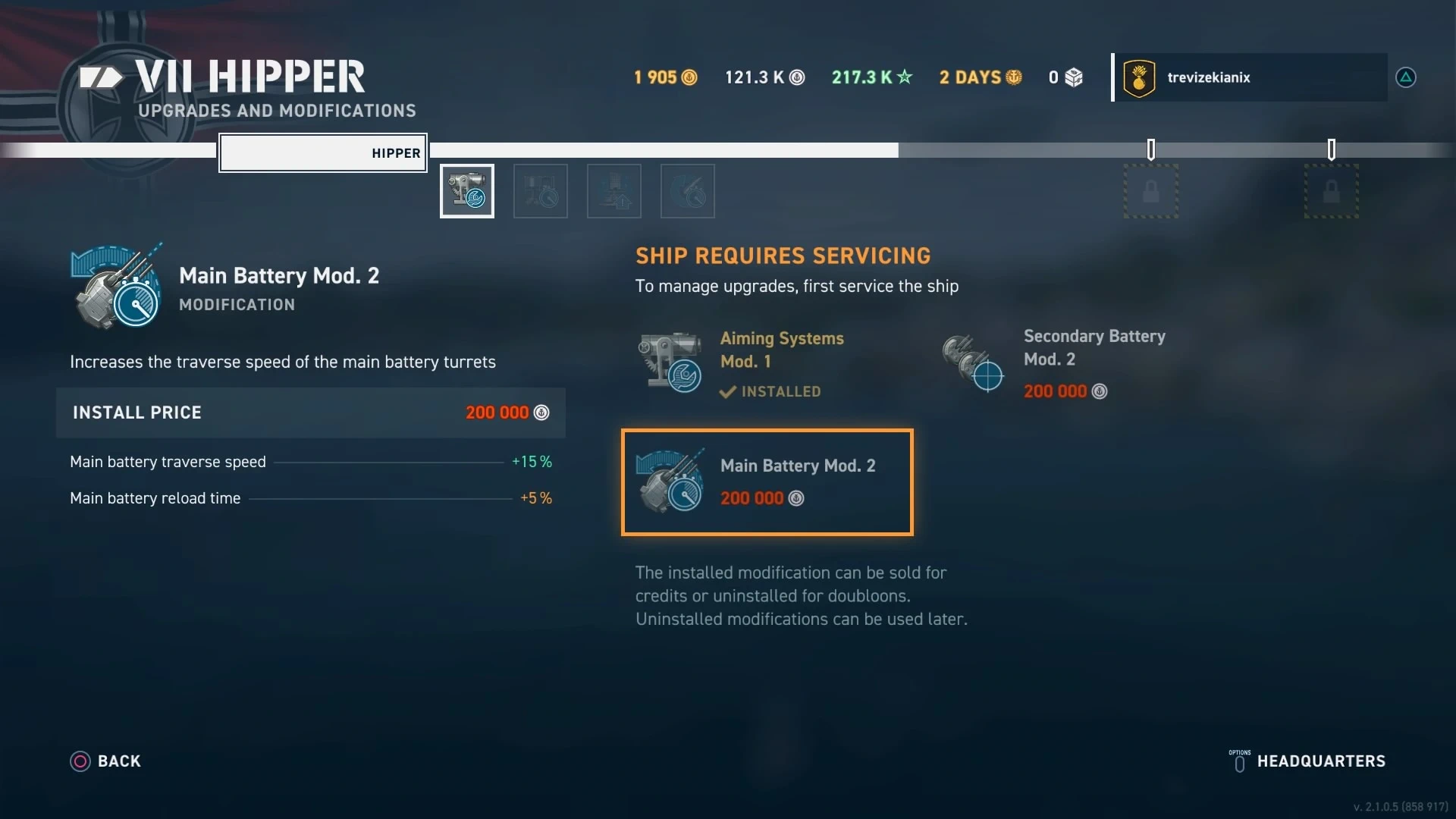Open the 2 Days premium account indicator
Viewport: 1456px width, 819px height.
tap(980, 77)
